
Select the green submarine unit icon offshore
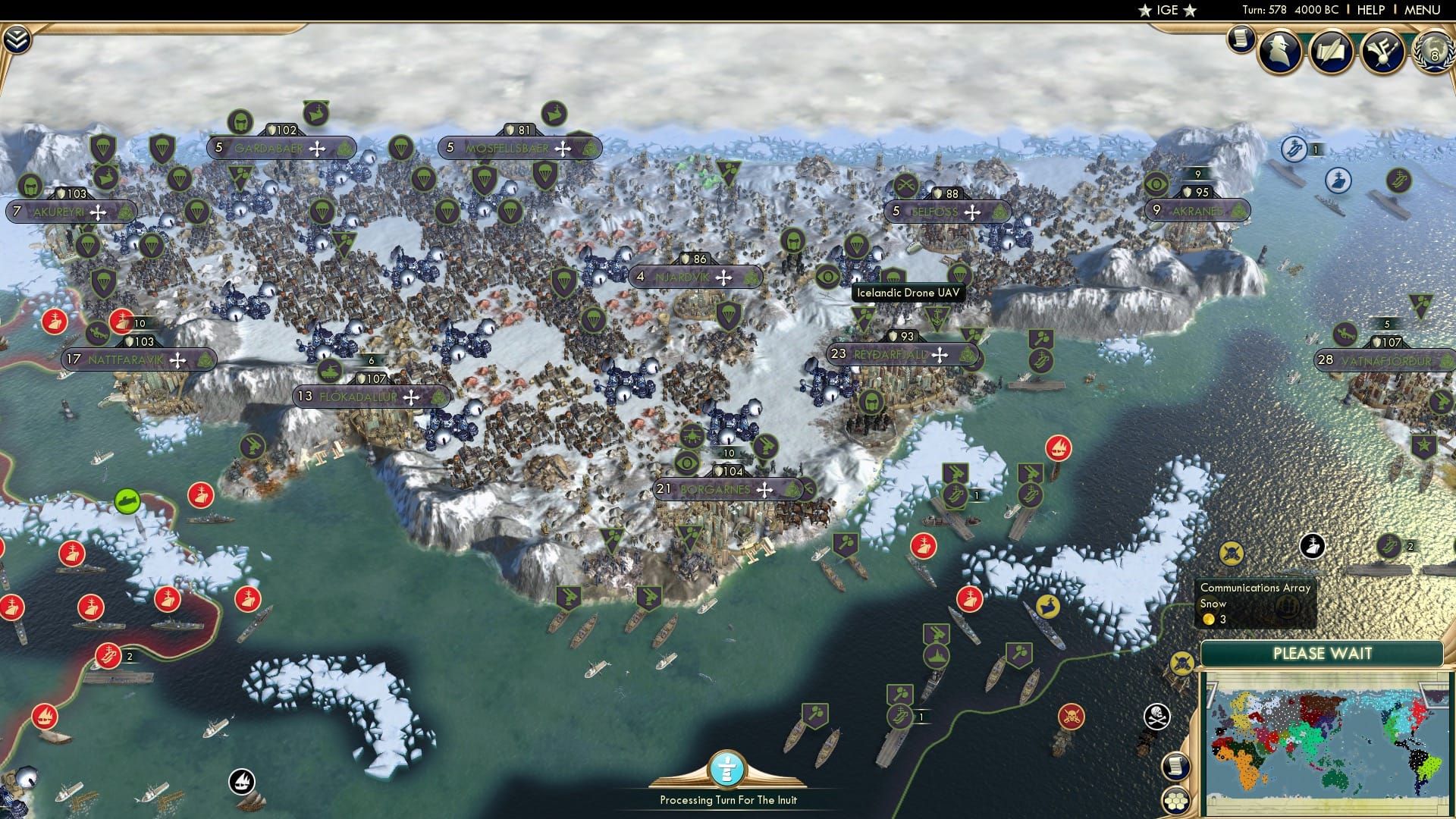127,500
